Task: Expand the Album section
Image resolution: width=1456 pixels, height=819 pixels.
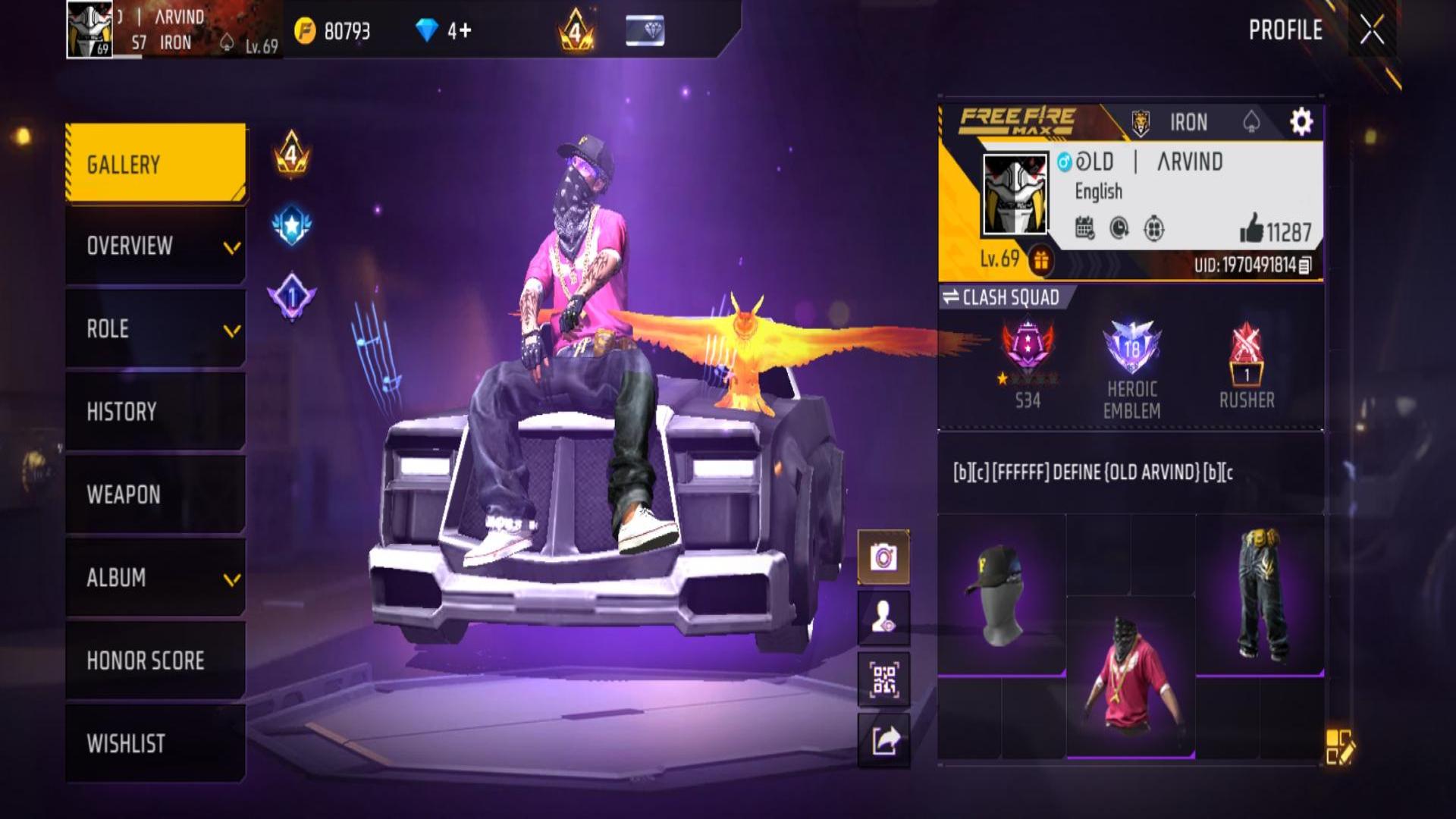Action: coord(155,578)
